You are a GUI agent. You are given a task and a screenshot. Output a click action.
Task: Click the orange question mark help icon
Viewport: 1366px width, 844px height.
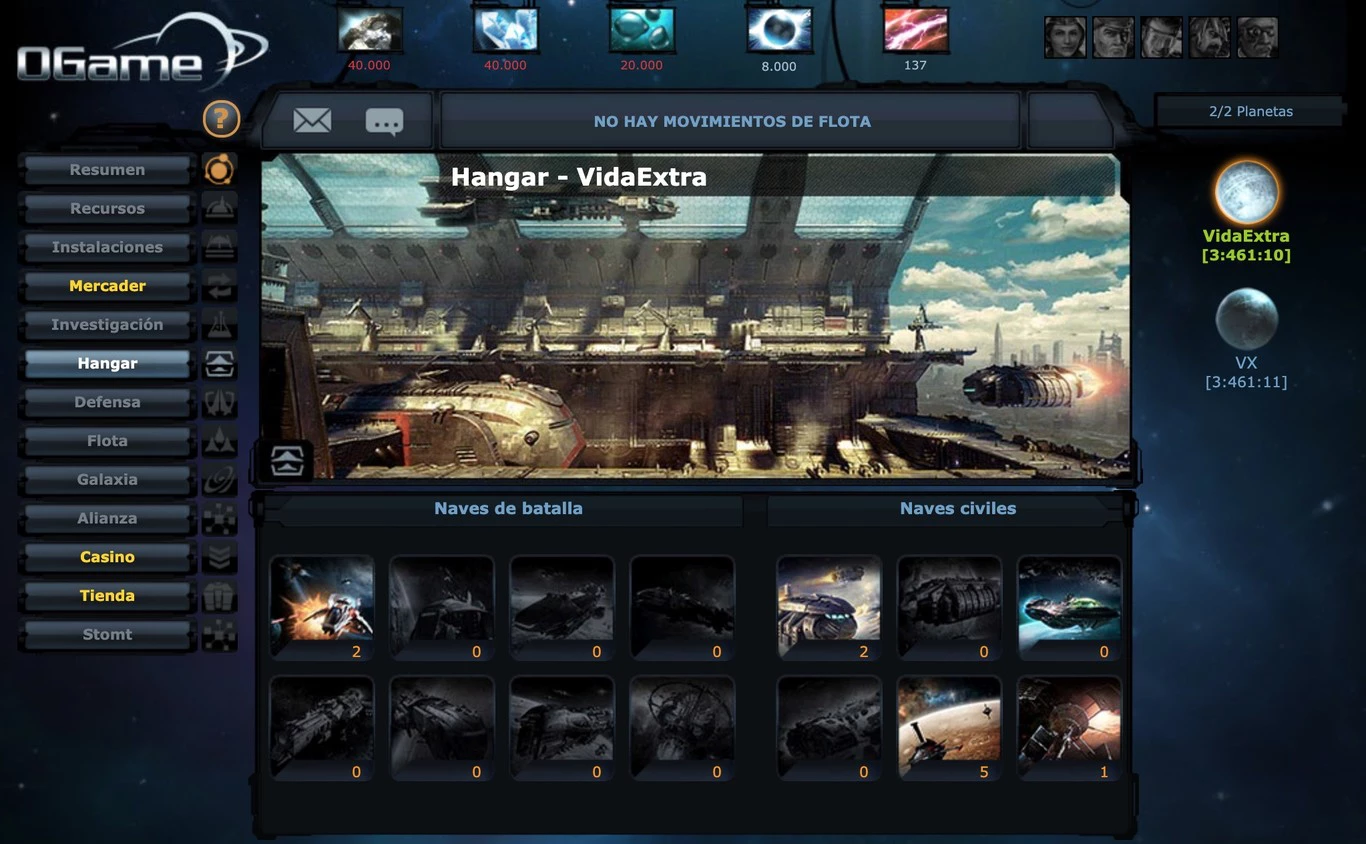(221, 119)
